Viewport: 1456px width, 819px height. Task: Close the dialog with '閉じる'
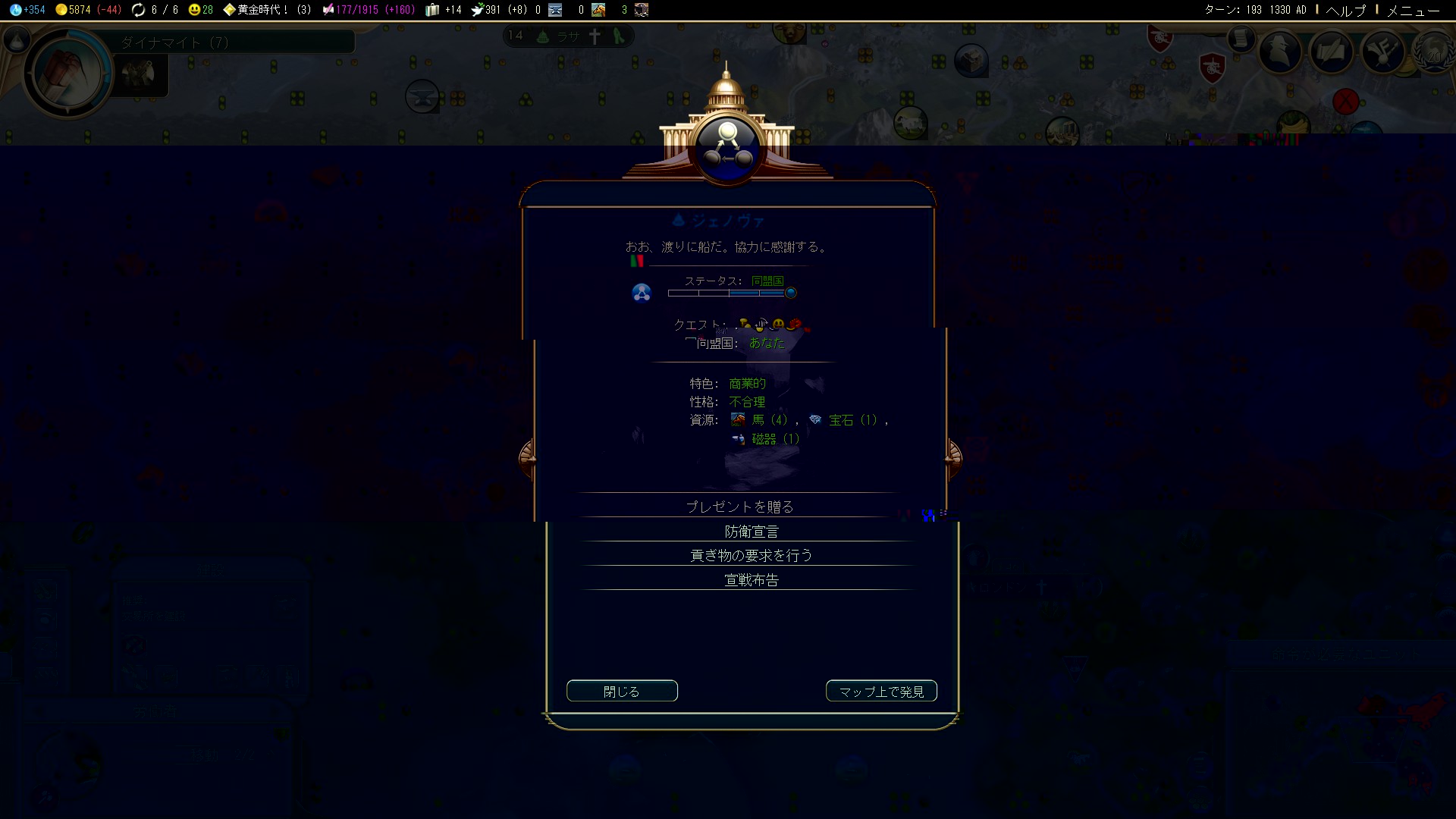click(x=622, y=692)
